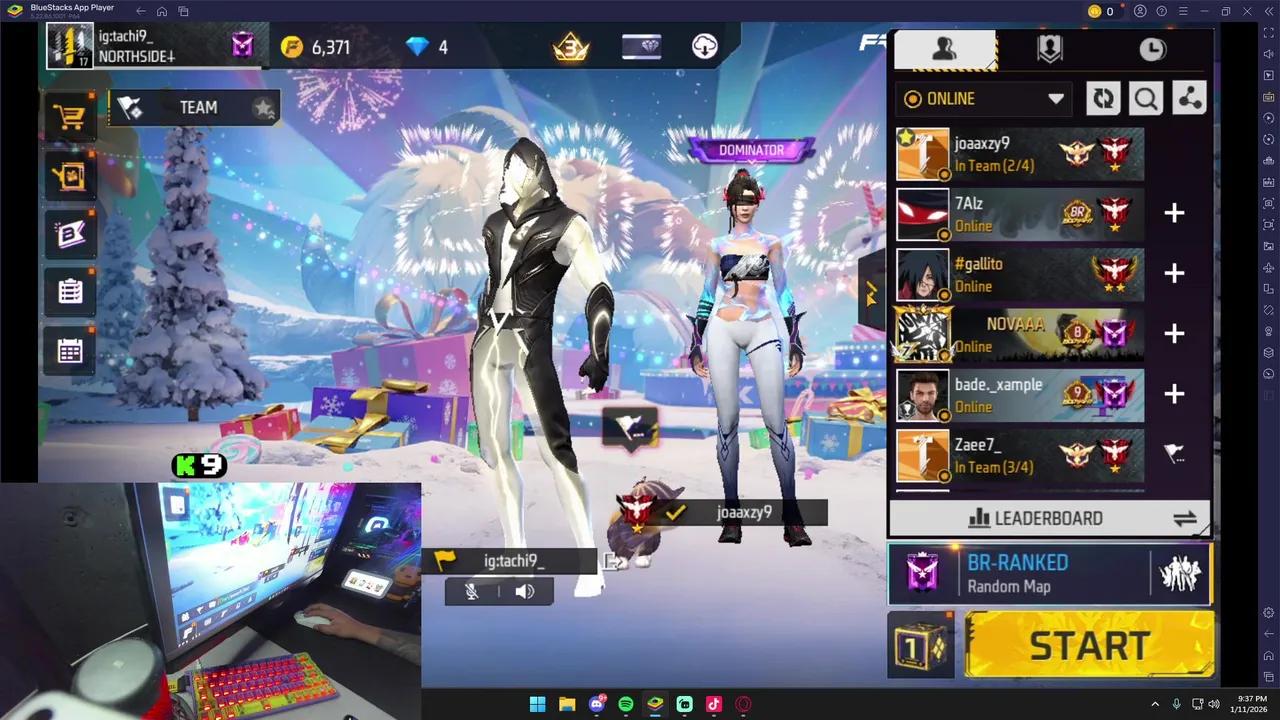Open the friend invite share icon
The image size is (1280, 720).
coord(1189,98)
